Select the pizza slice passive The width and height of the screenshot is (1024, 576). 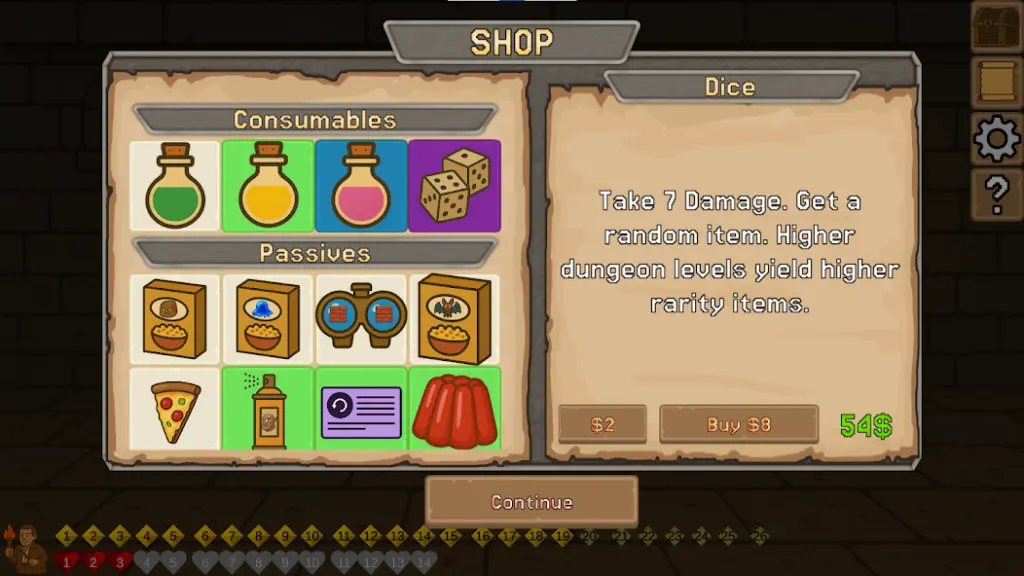[175, 410]
